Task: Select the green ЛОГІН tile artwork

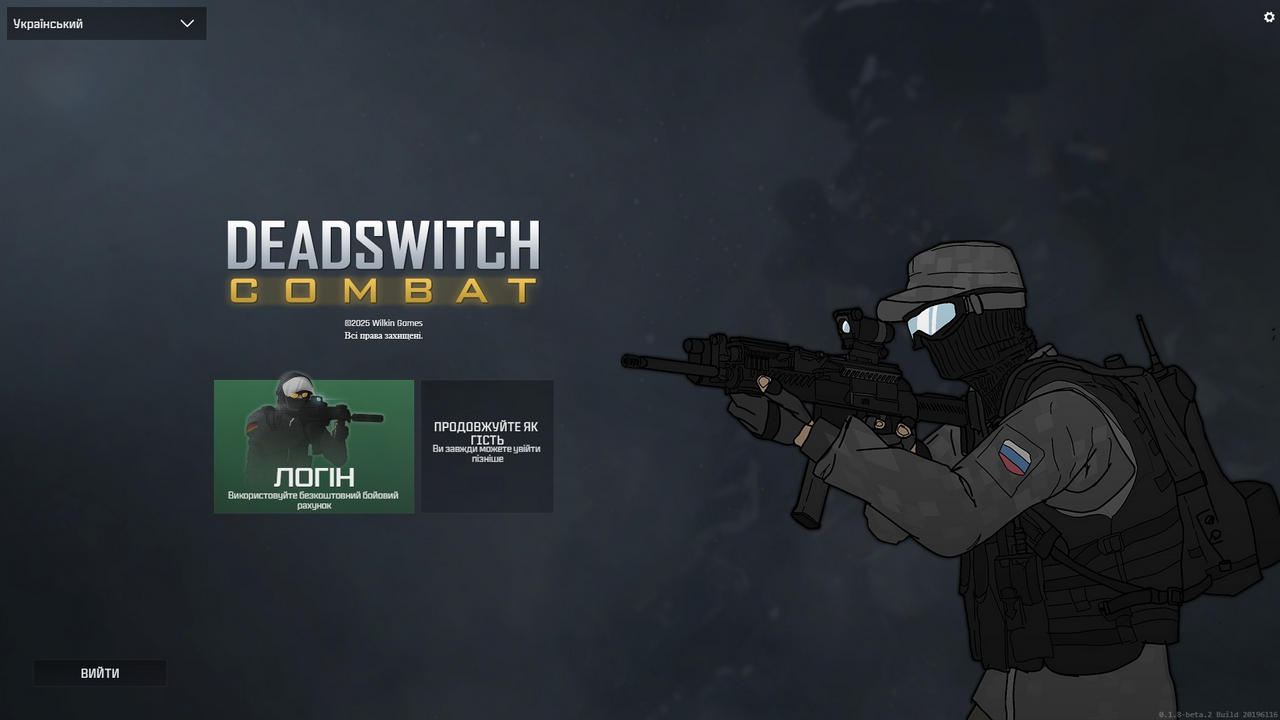Action: 313,430
